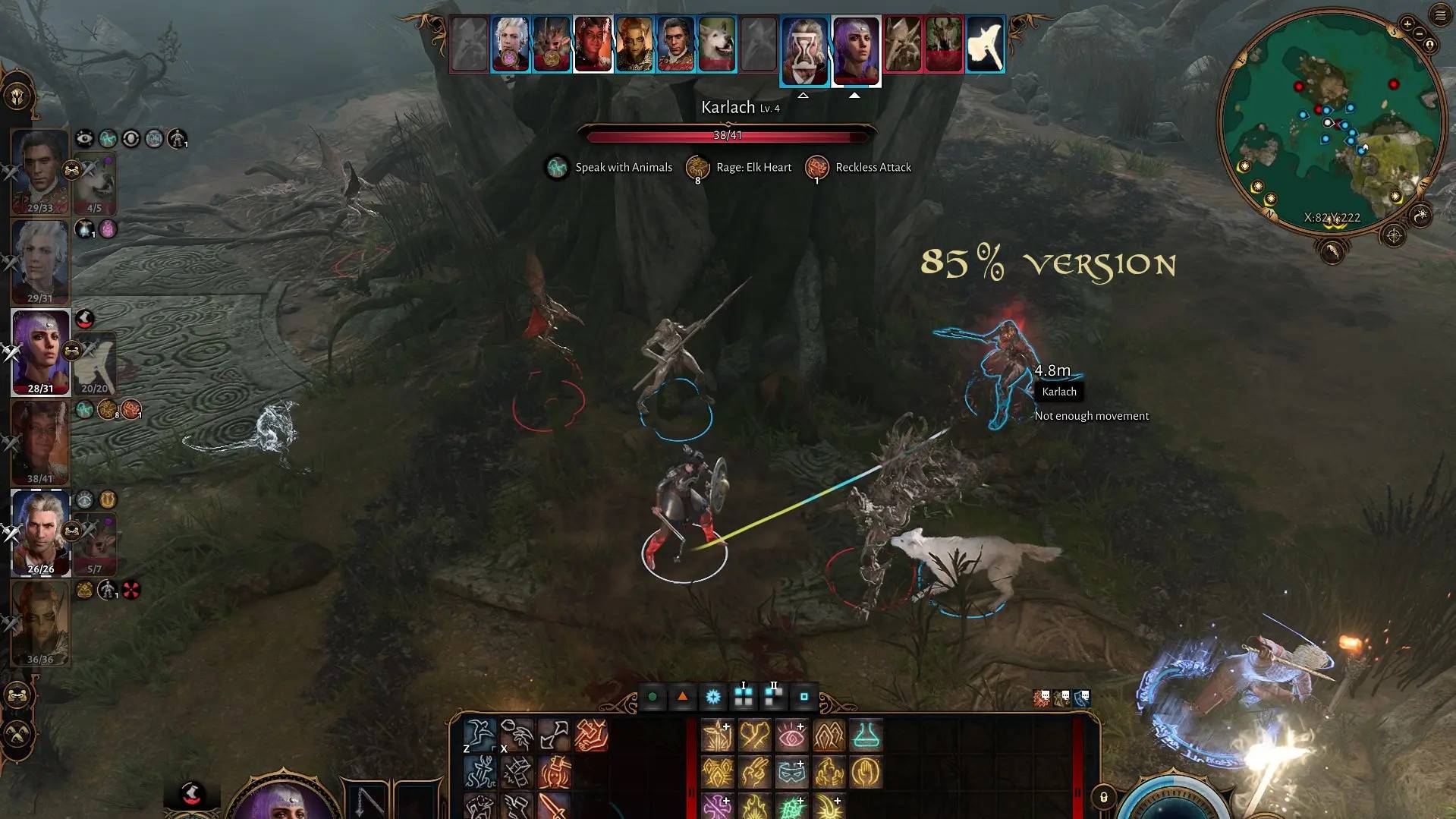The width and height of the screenshot is (1456, 819).
Task: Toggle the orange triangle hotbar filter
Action: 683,696
